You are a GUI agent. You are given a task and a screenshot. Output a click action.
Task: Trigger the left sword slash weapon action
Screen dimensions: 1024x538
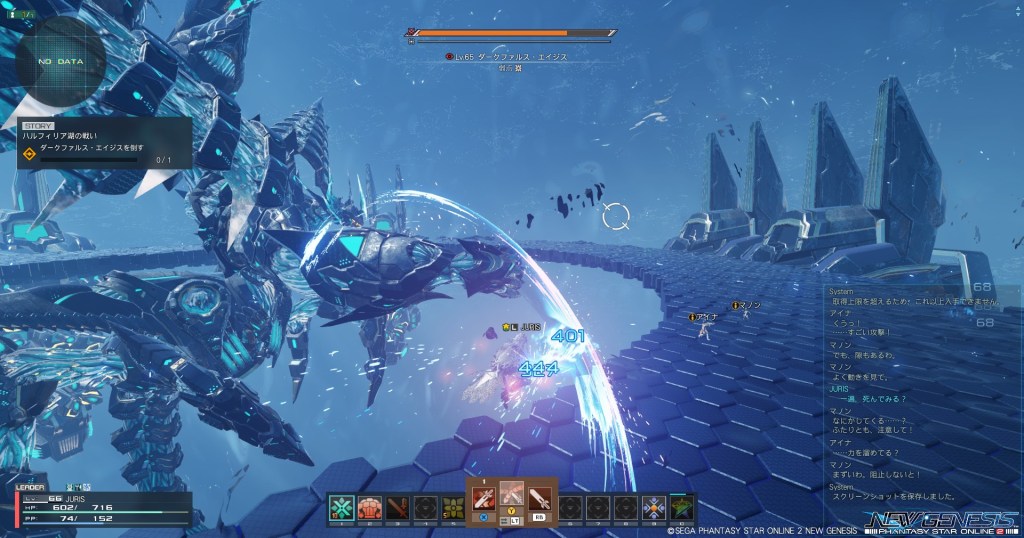coord(484,498)
